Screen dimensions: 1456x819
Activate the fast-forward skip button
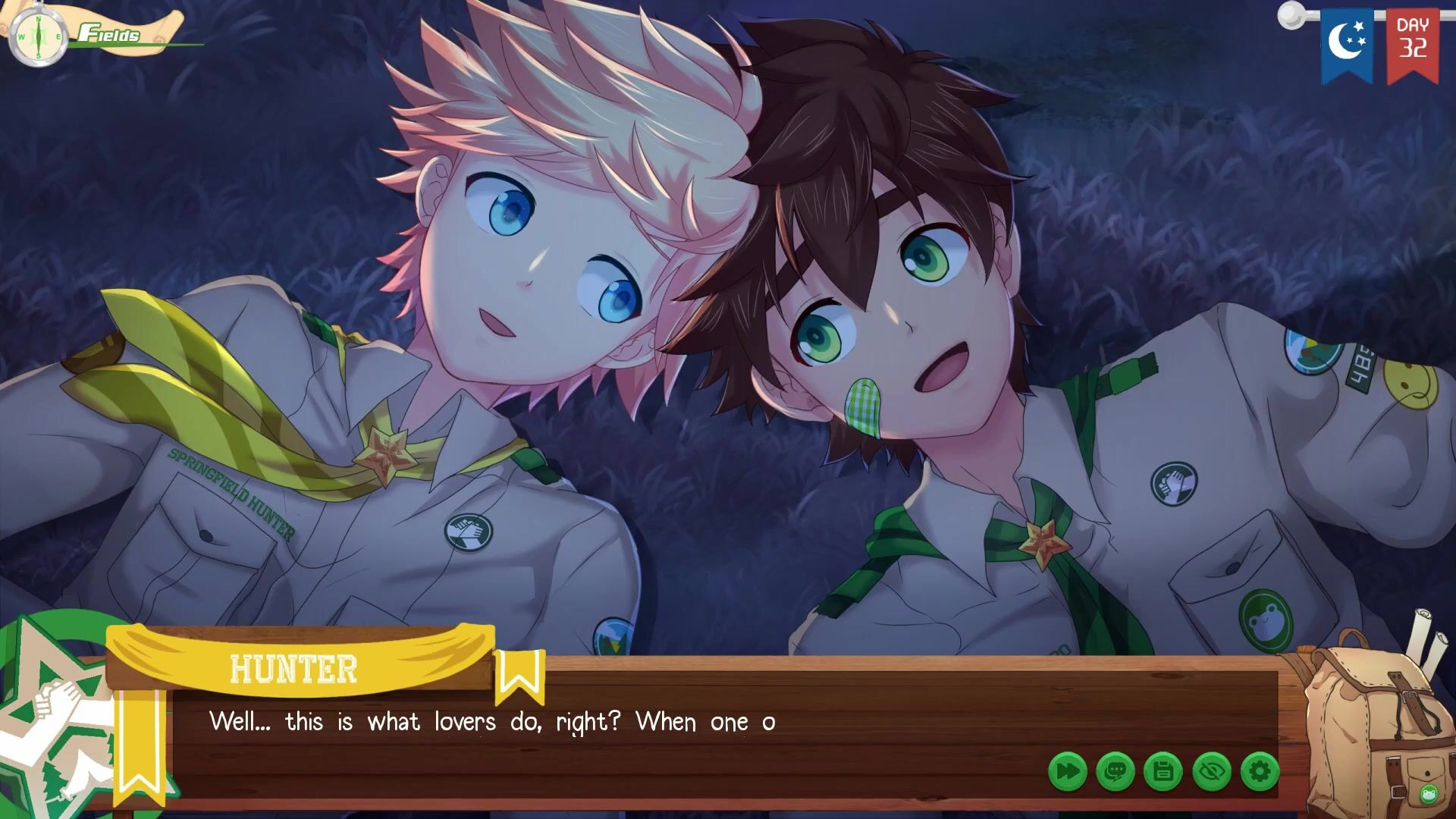coord(1067,772)
